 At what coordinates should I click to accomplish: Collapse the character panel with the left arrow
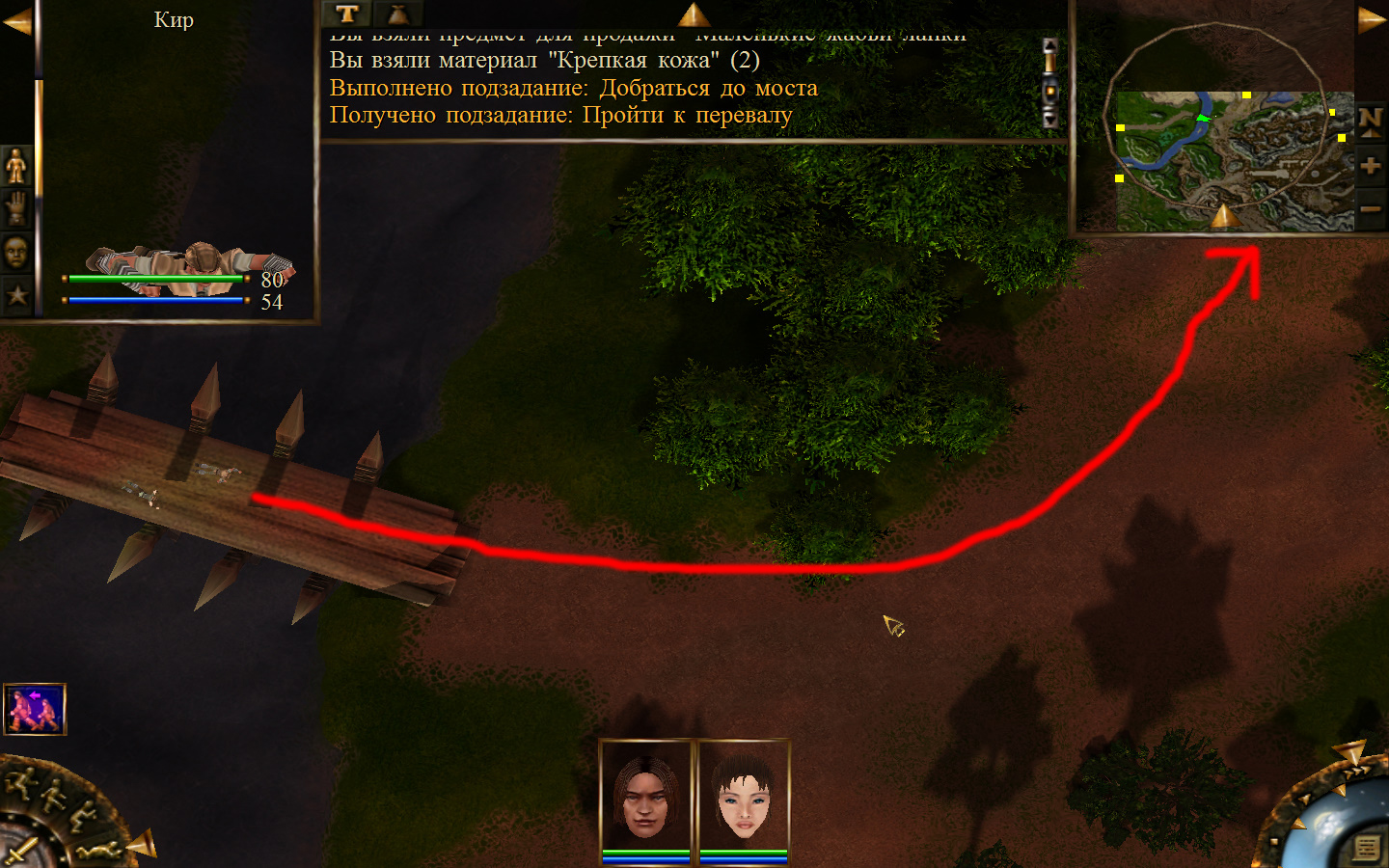pyautogui.click(x=16, y=20)
